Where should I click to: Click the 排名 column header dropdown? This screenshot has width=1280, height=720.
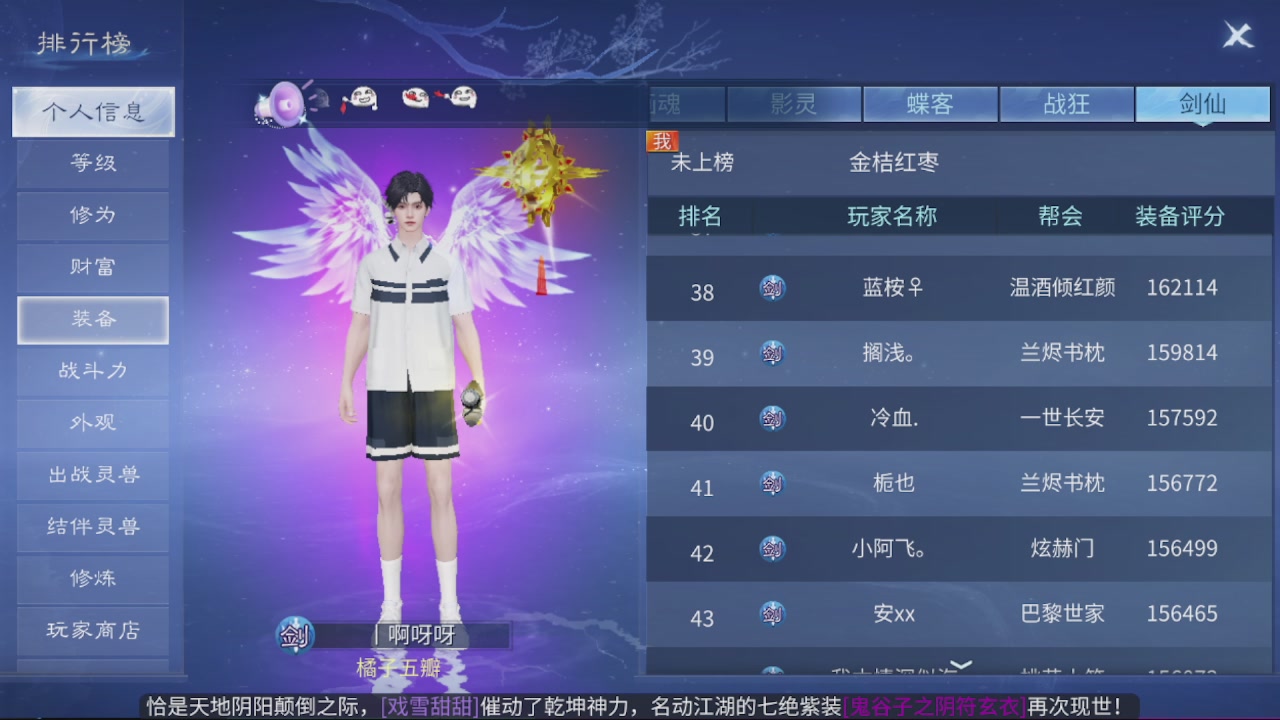700,217
